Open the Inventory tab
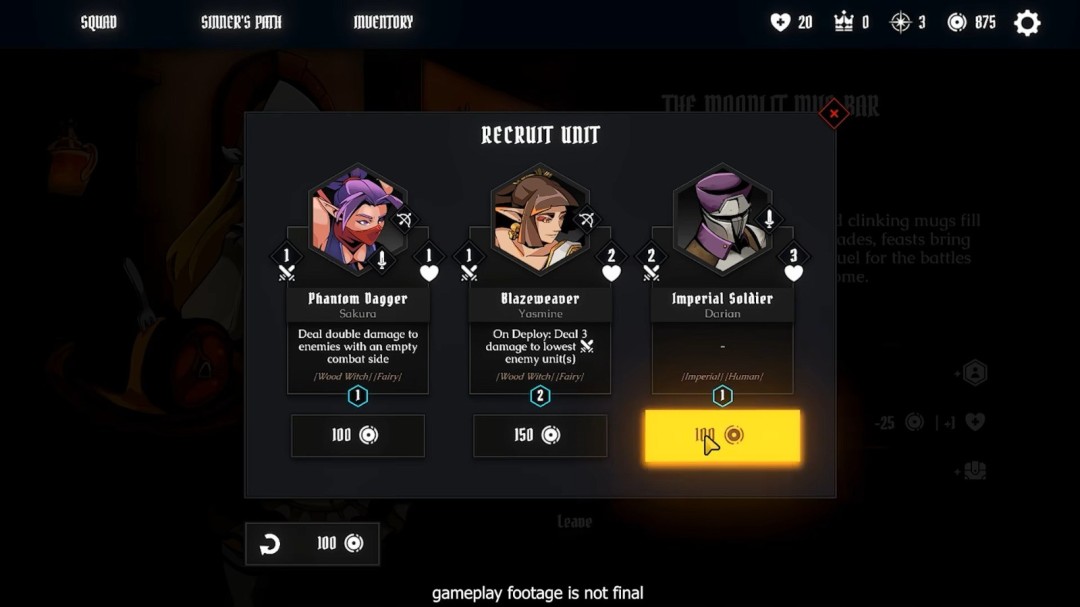Image resolution: width=1080 pixels, height=607 pixels. (x=383, y=22)
